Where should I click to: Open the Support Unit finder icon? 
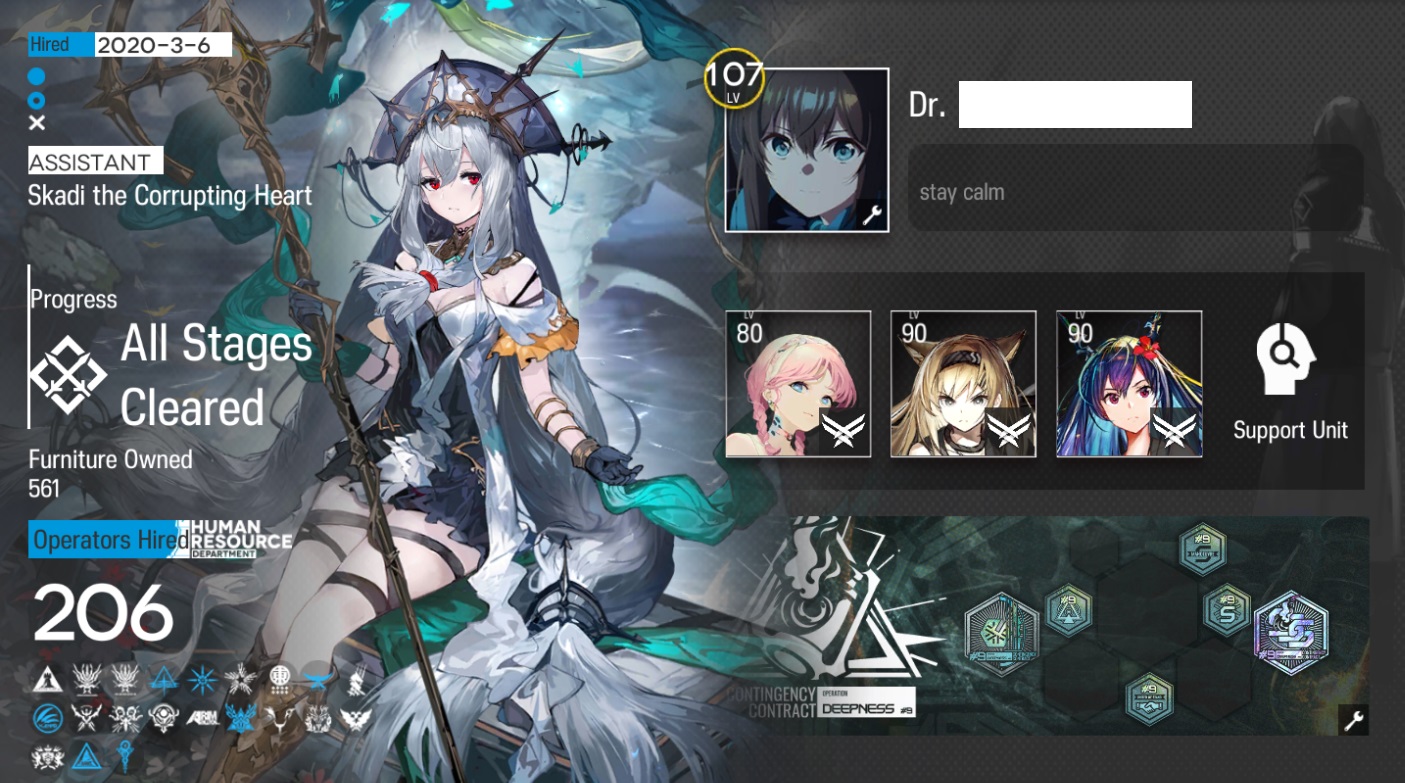[x=1289, y=356]
